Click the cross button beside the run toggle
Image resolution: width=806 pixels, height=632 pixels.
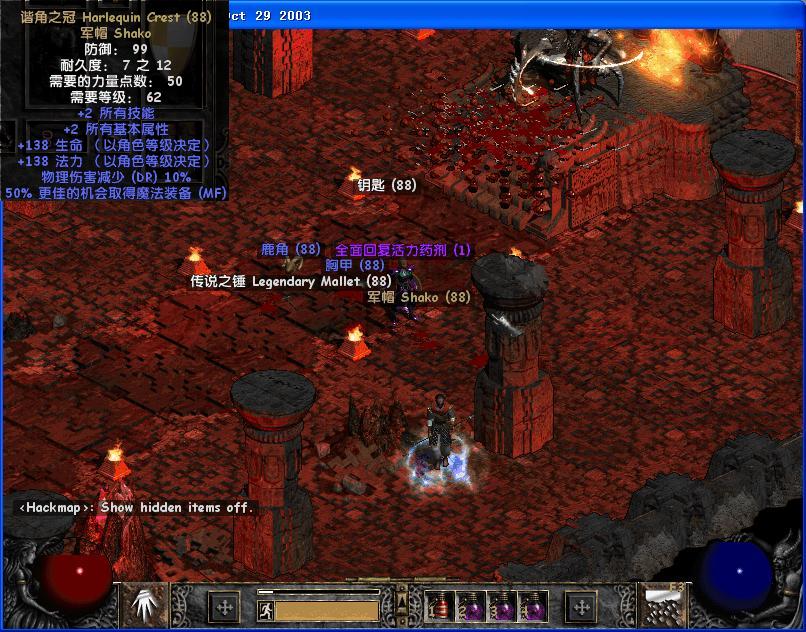pos(225,606)
